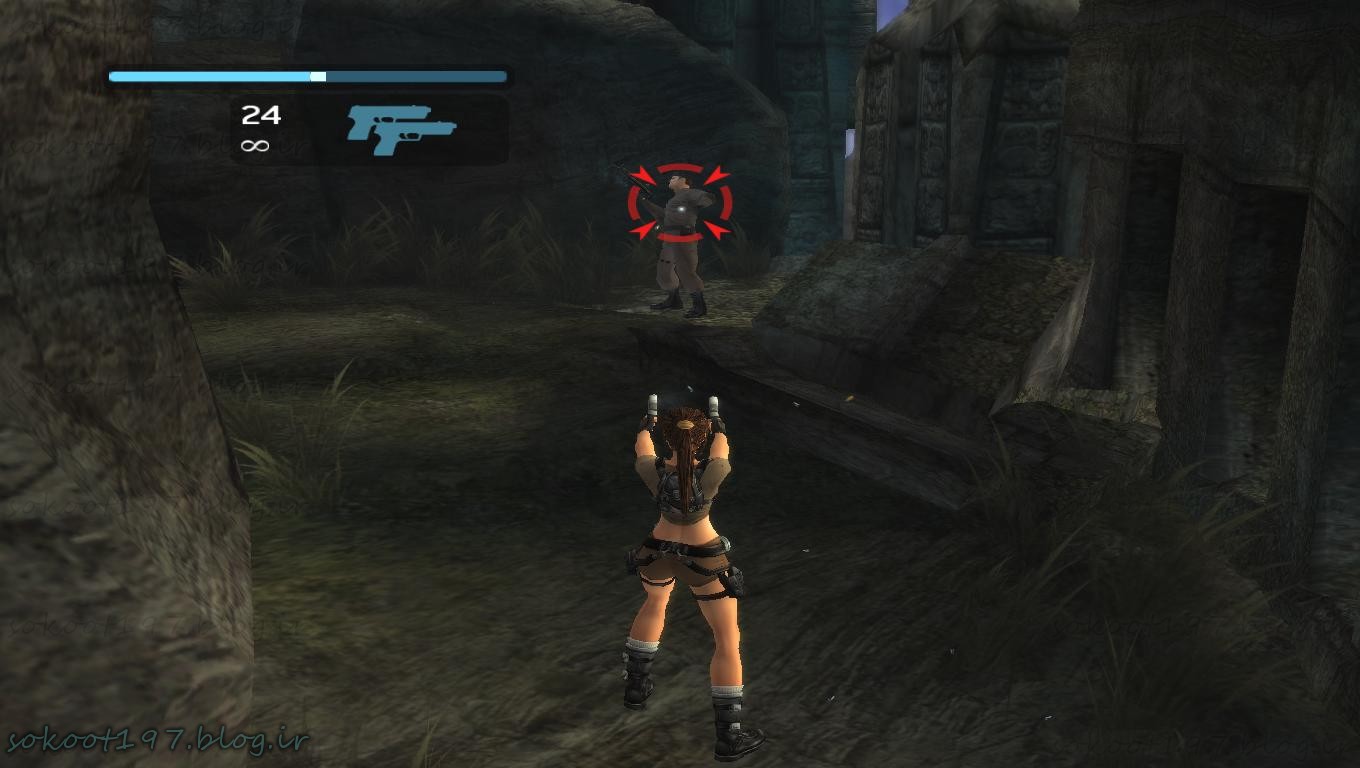Select the dual pistols weapon icon
Image resolution: width=1360 pixels, height=768 pixels.
[400, 130]
